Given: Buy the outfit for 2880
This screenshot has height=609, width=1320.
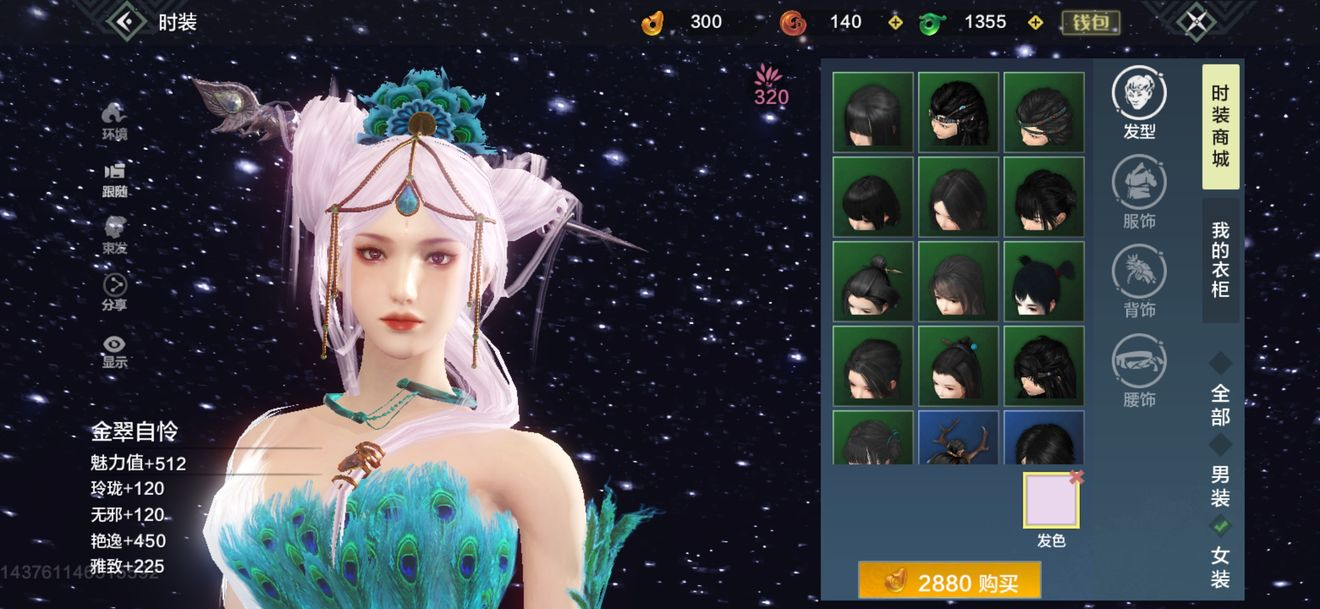Looking at the screenshot, I should [x=949, y=582].
